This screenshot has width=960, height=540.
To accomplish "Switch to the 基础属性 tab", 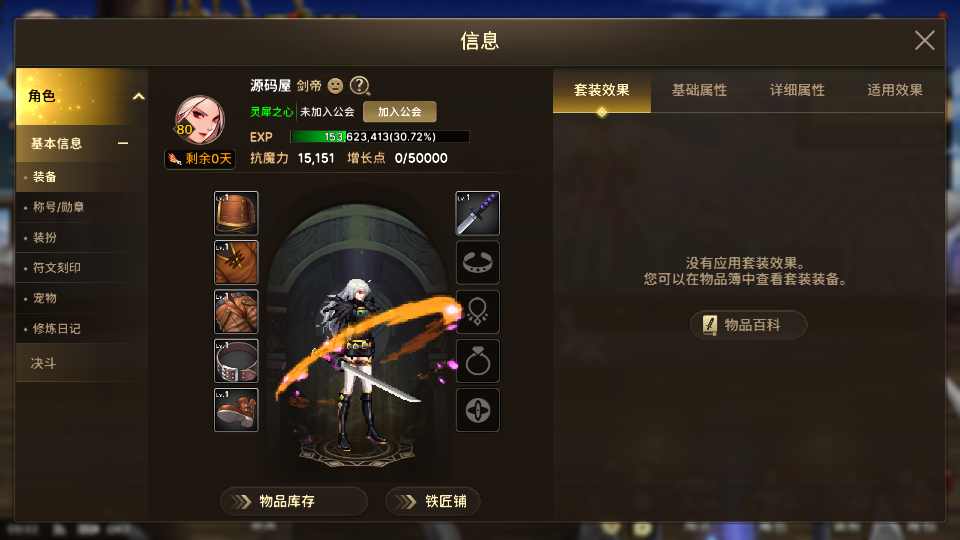I will click(699, 90).
